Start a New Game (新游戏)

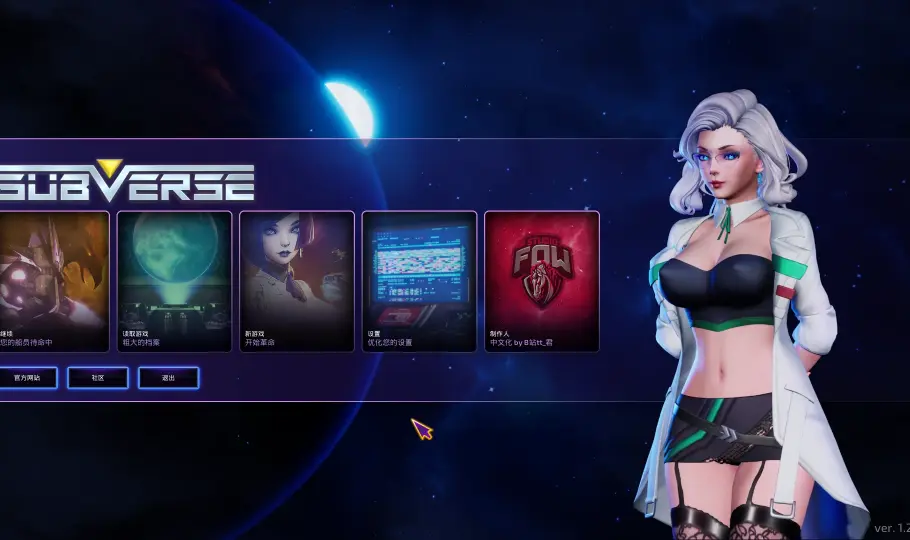click(297, 281)
